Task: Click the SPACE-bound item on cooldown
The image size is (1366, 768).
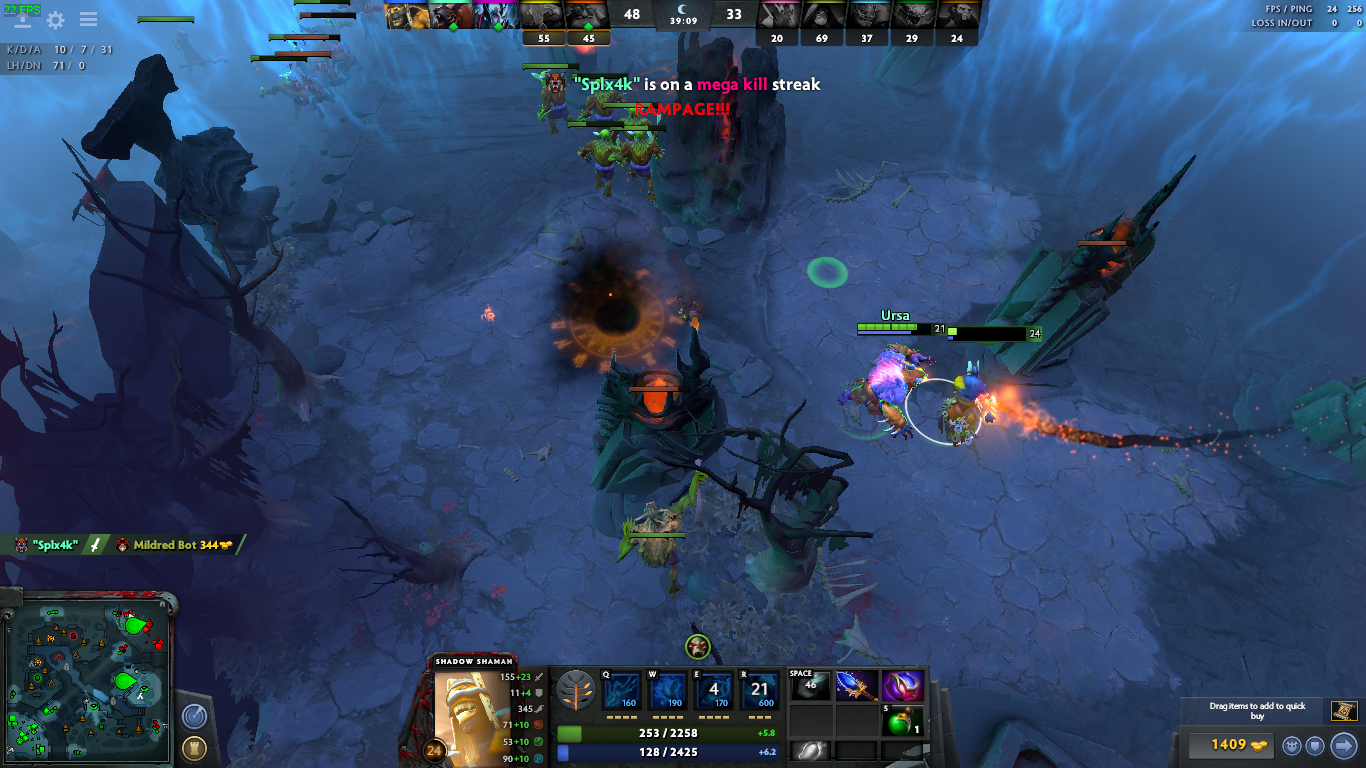Action: pyautogui.click(x=810, y=686)
